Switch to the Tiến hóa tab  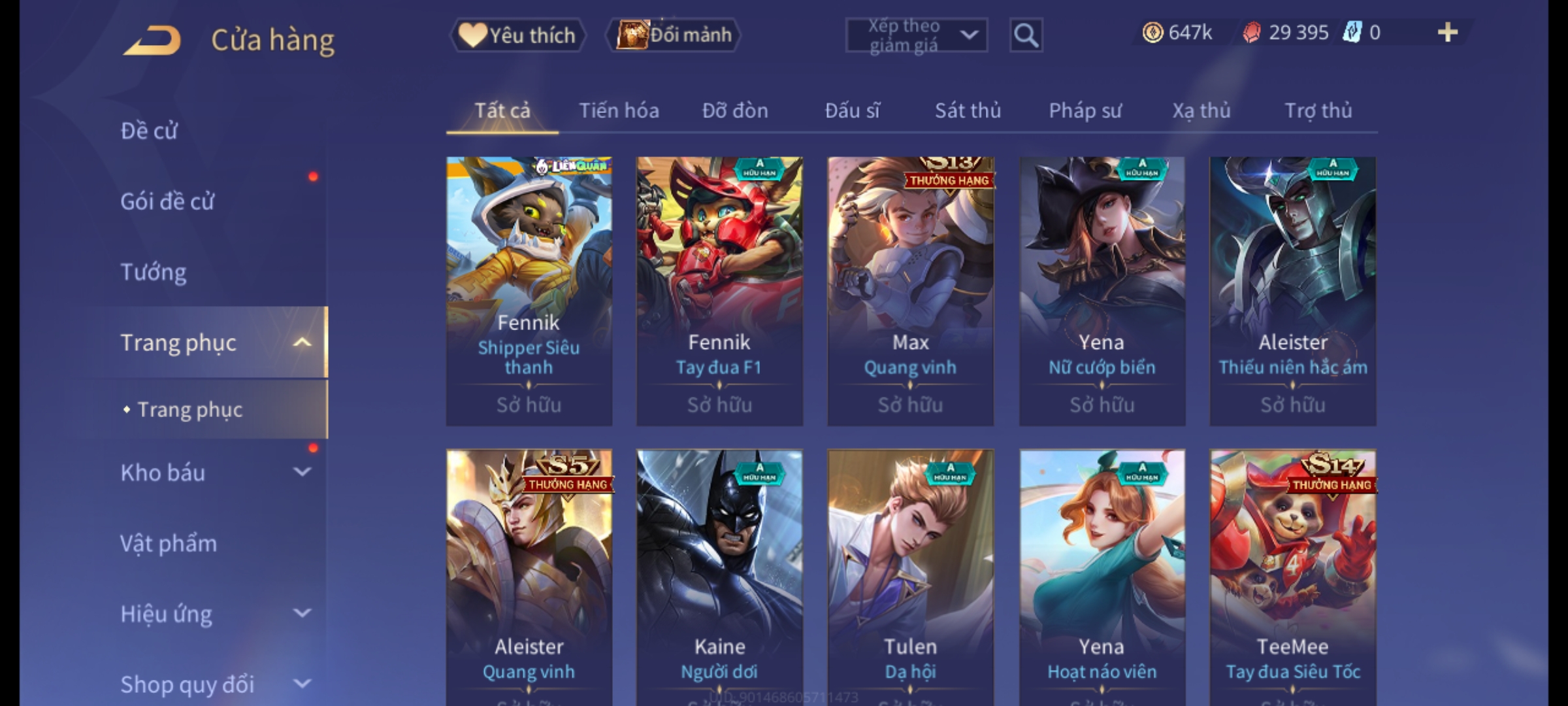tap(619, 110)
